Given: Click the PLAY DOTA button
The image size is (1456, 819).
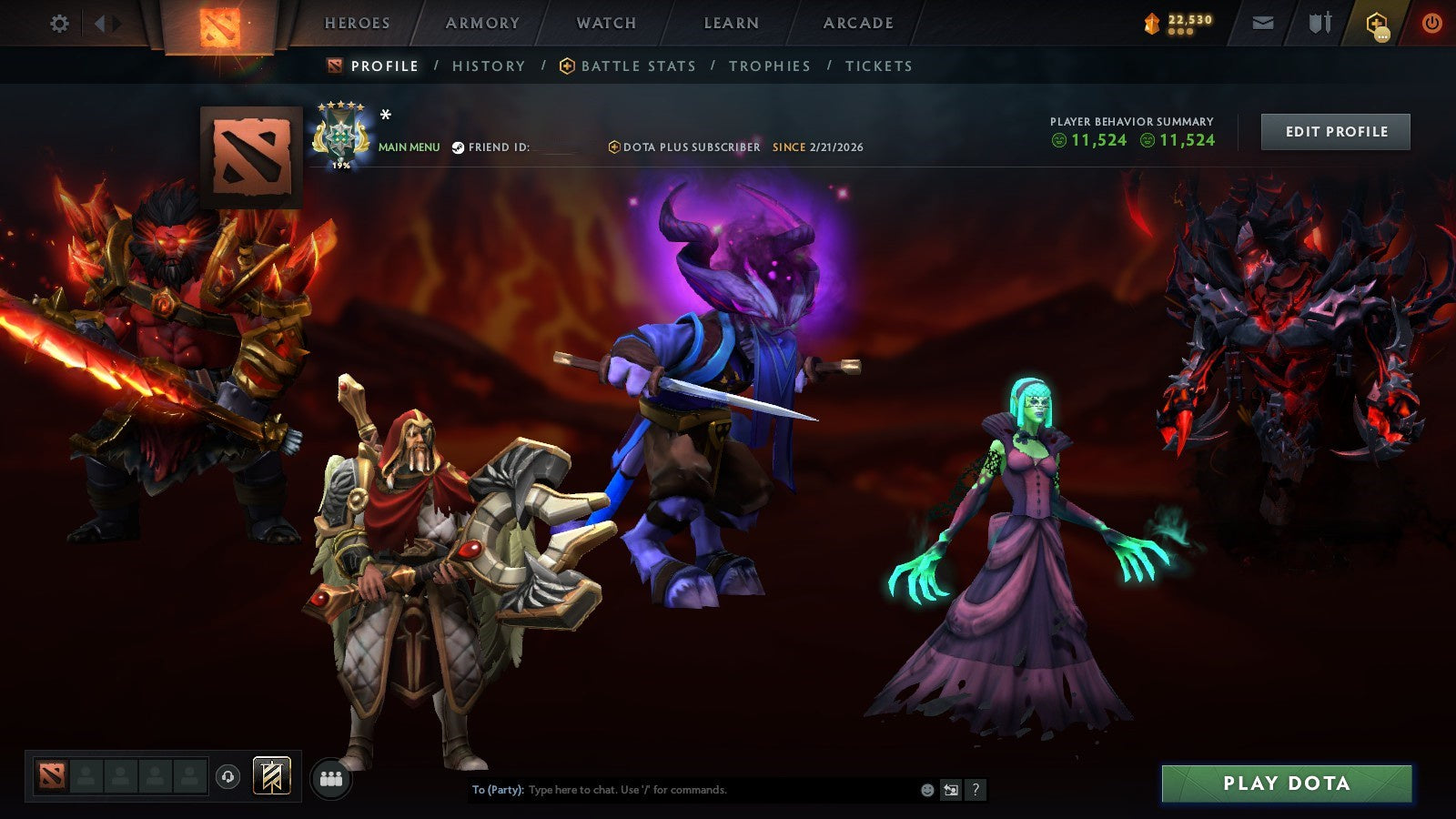Looking at the screenshot, I should click(1286, 784).
